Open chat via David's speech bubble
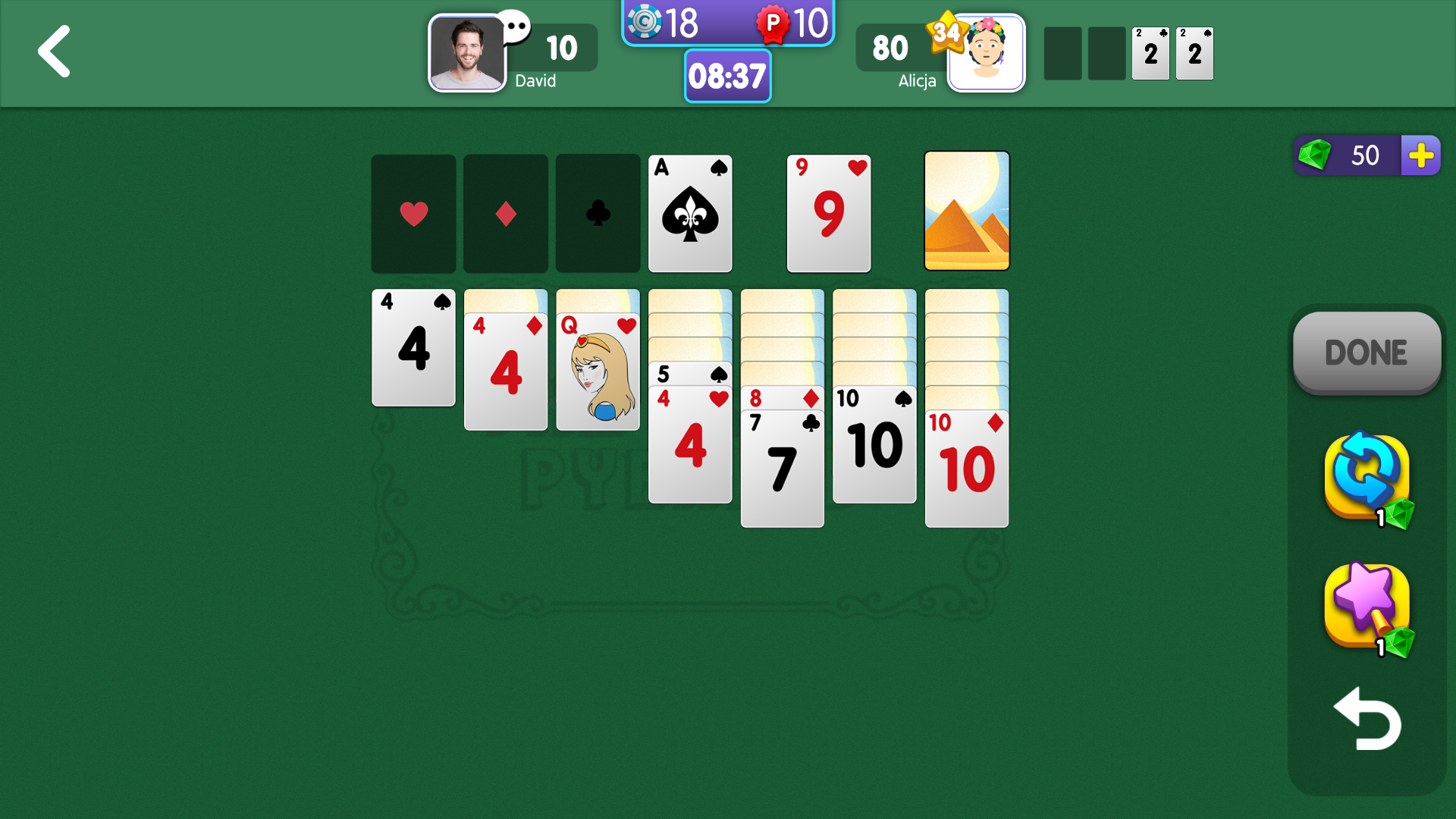The width and height of the screenshot is (1456, 819). [x=516, y=27]
